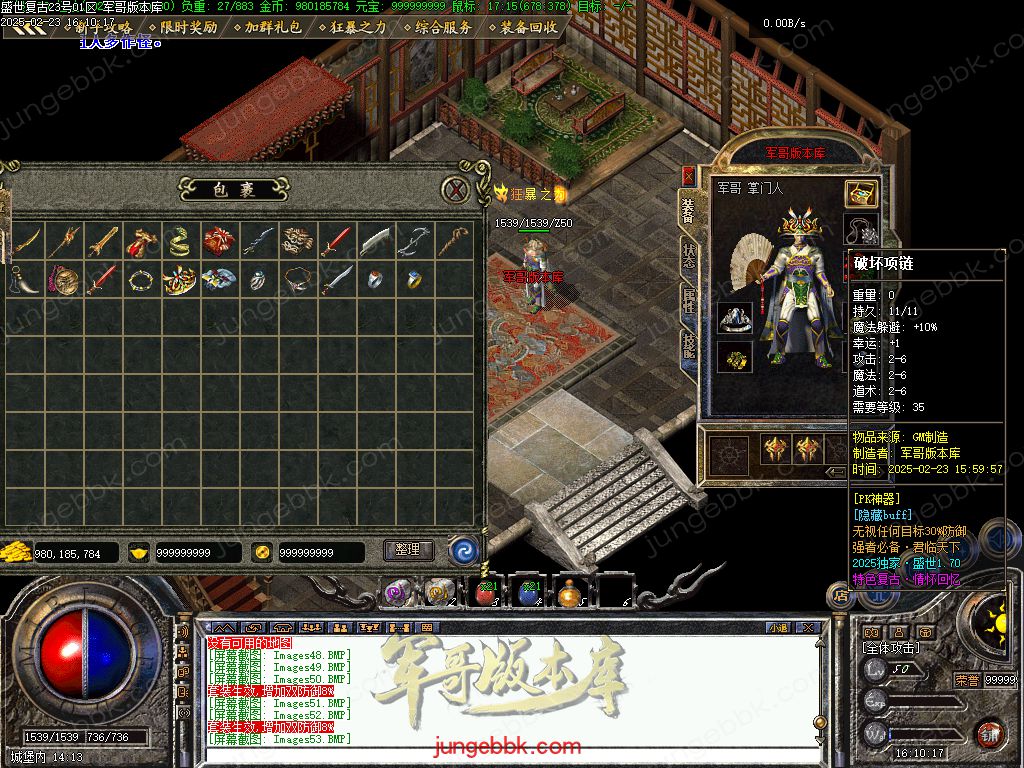The width and height of the screenshot is (1024, 768).
Task: Pick the red gift box item
Action: 219,241
